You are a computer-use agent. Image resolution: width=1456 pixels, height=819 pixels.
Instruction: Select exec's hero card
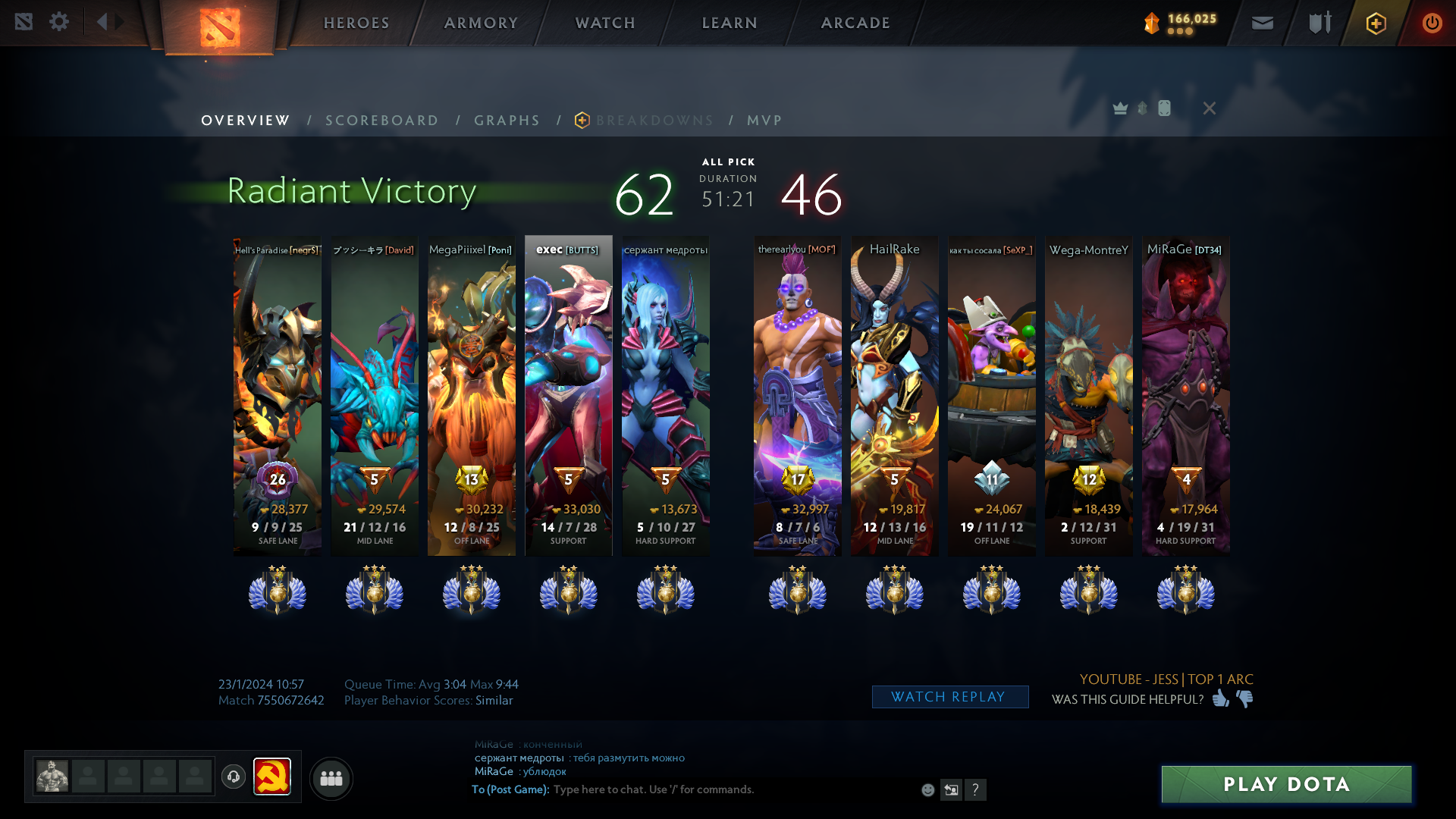coord(568,394)
